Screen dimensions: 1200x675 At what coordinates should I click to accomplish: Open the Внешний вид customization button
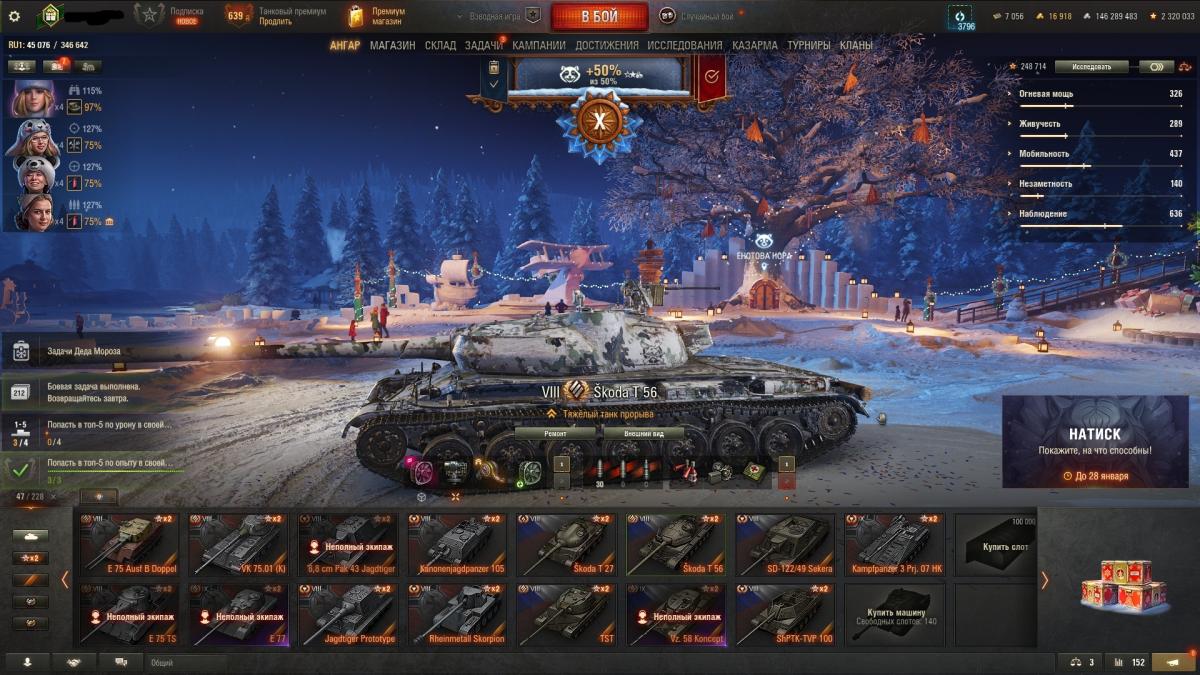pyautogui.click(x=643, y=434)
